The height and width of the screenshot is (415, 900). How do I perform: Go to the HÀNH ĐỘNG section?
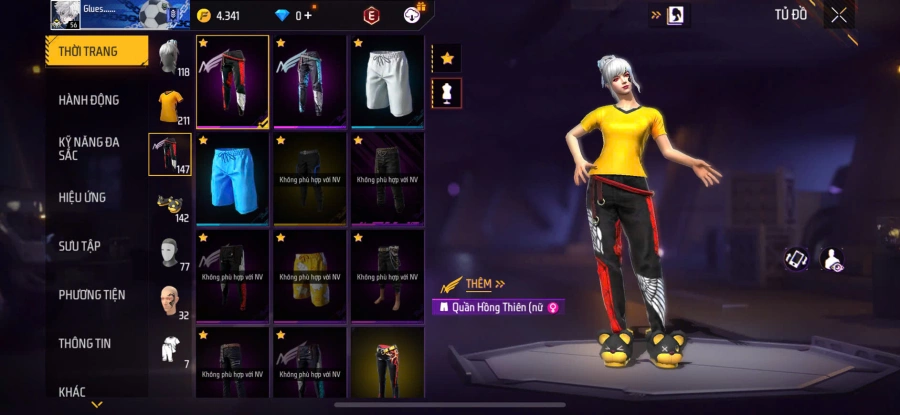(x=88, y=100)
